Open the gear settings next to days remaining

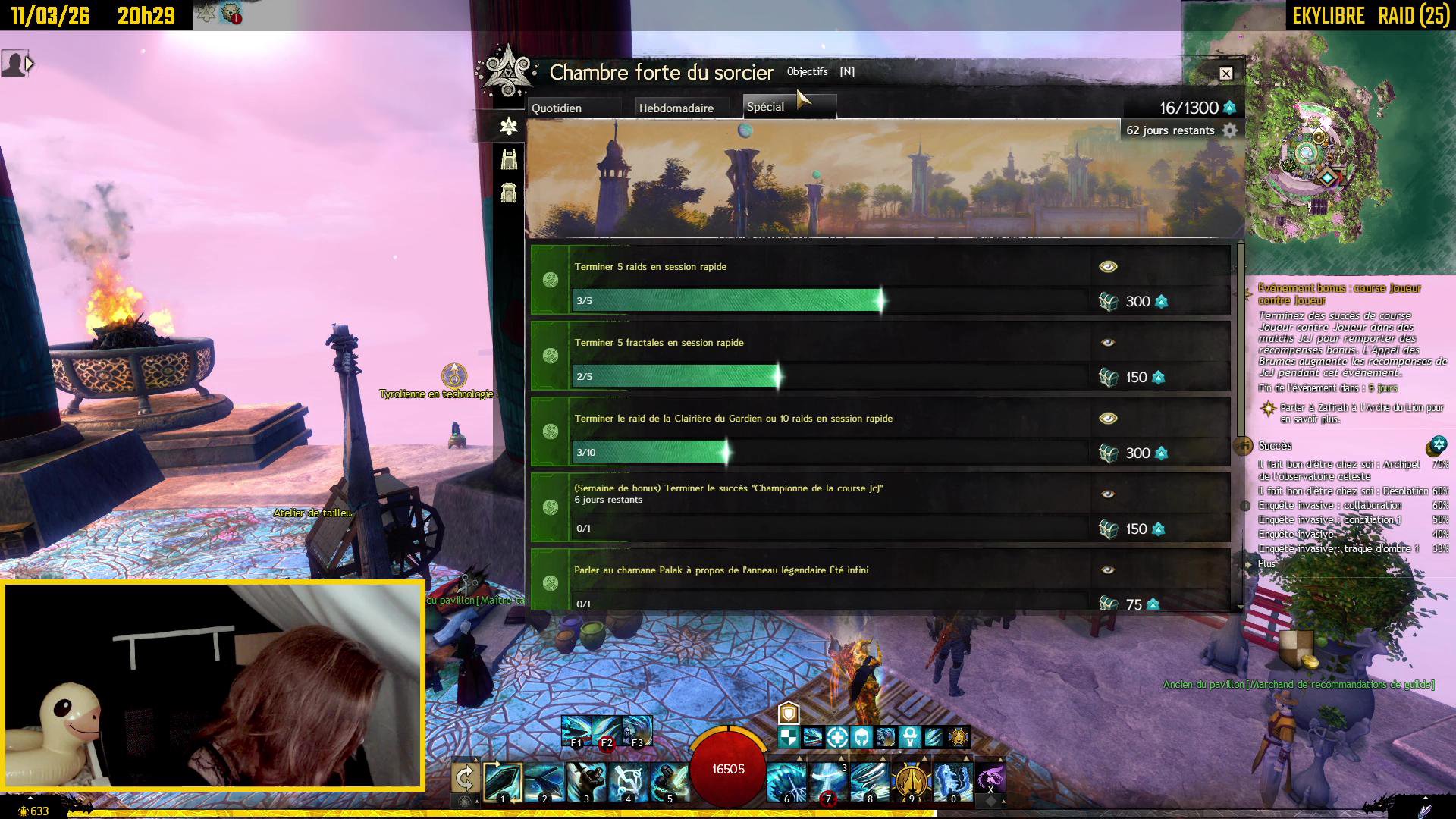pyautogui.click(x=1230, y=130)
